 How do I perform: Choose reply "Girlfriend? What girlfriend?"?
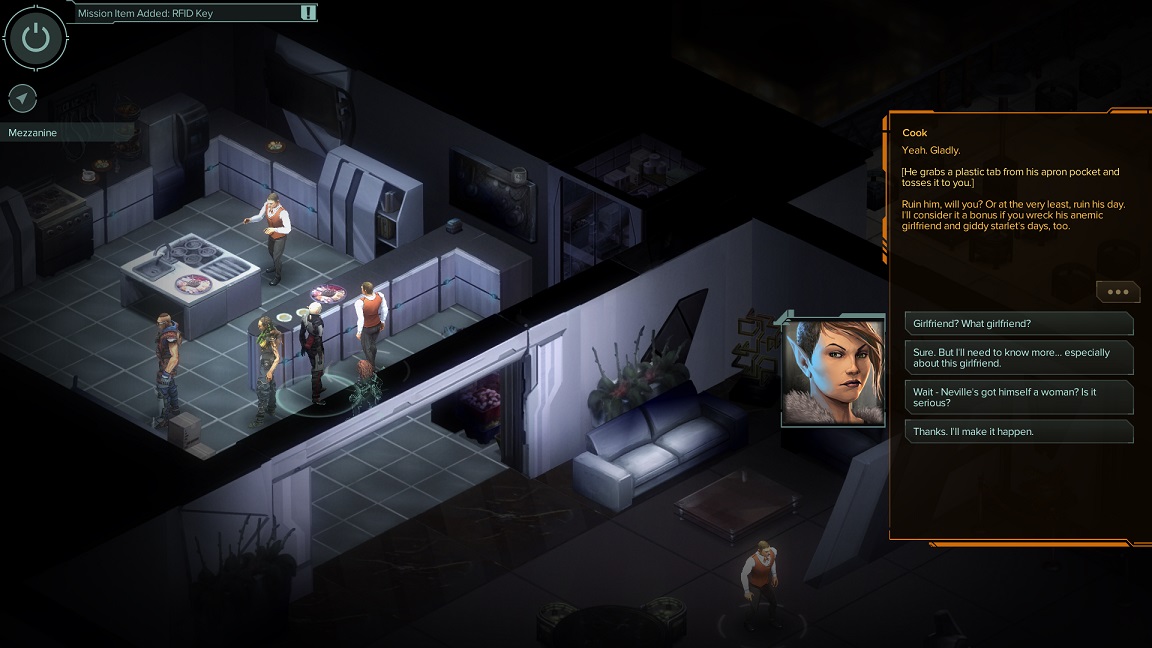1019,324
